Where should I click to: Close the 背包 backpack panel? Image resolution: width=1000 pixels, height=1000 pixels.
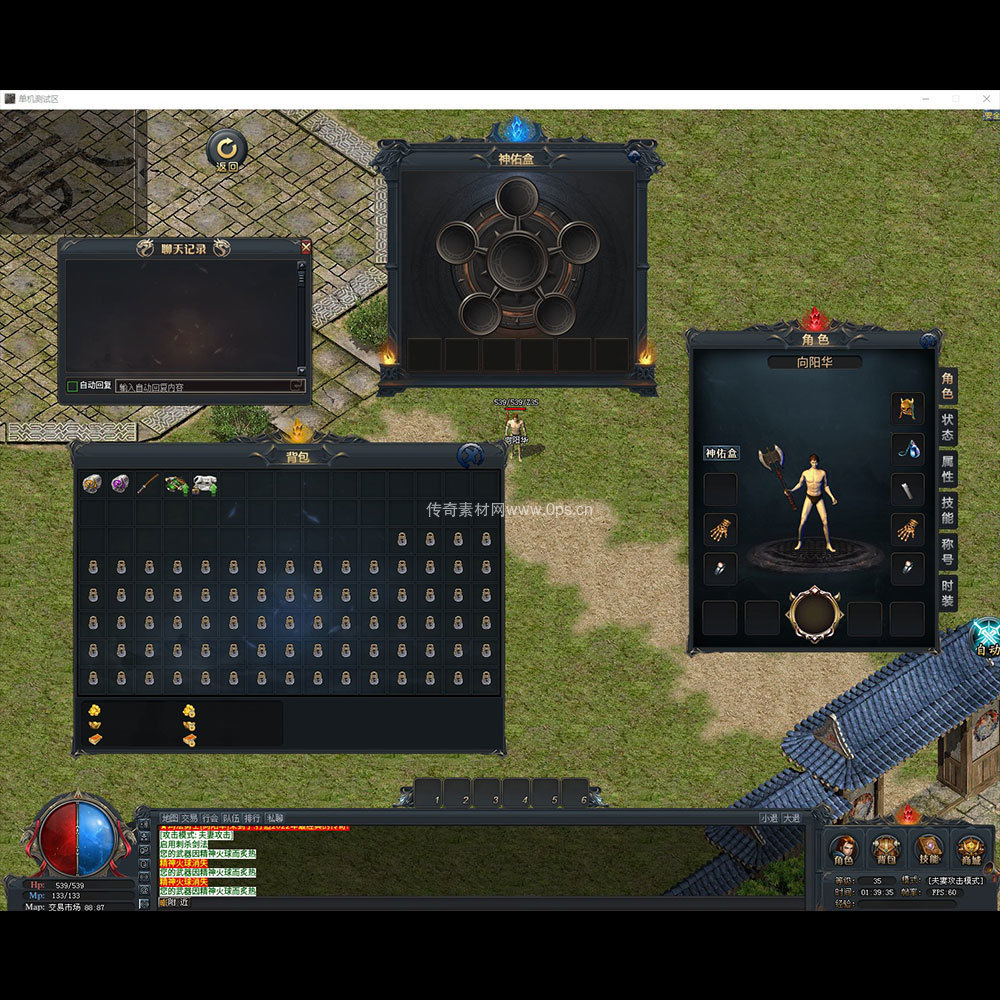(x=471, y=456)
